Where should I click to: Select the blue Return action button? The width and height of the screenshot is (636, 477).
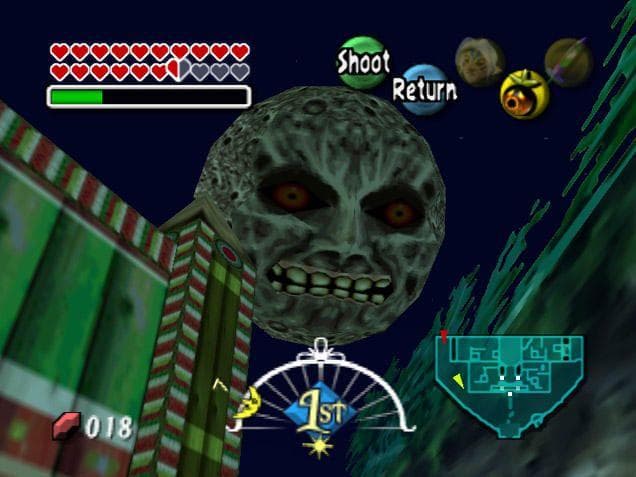pos(424,89)
